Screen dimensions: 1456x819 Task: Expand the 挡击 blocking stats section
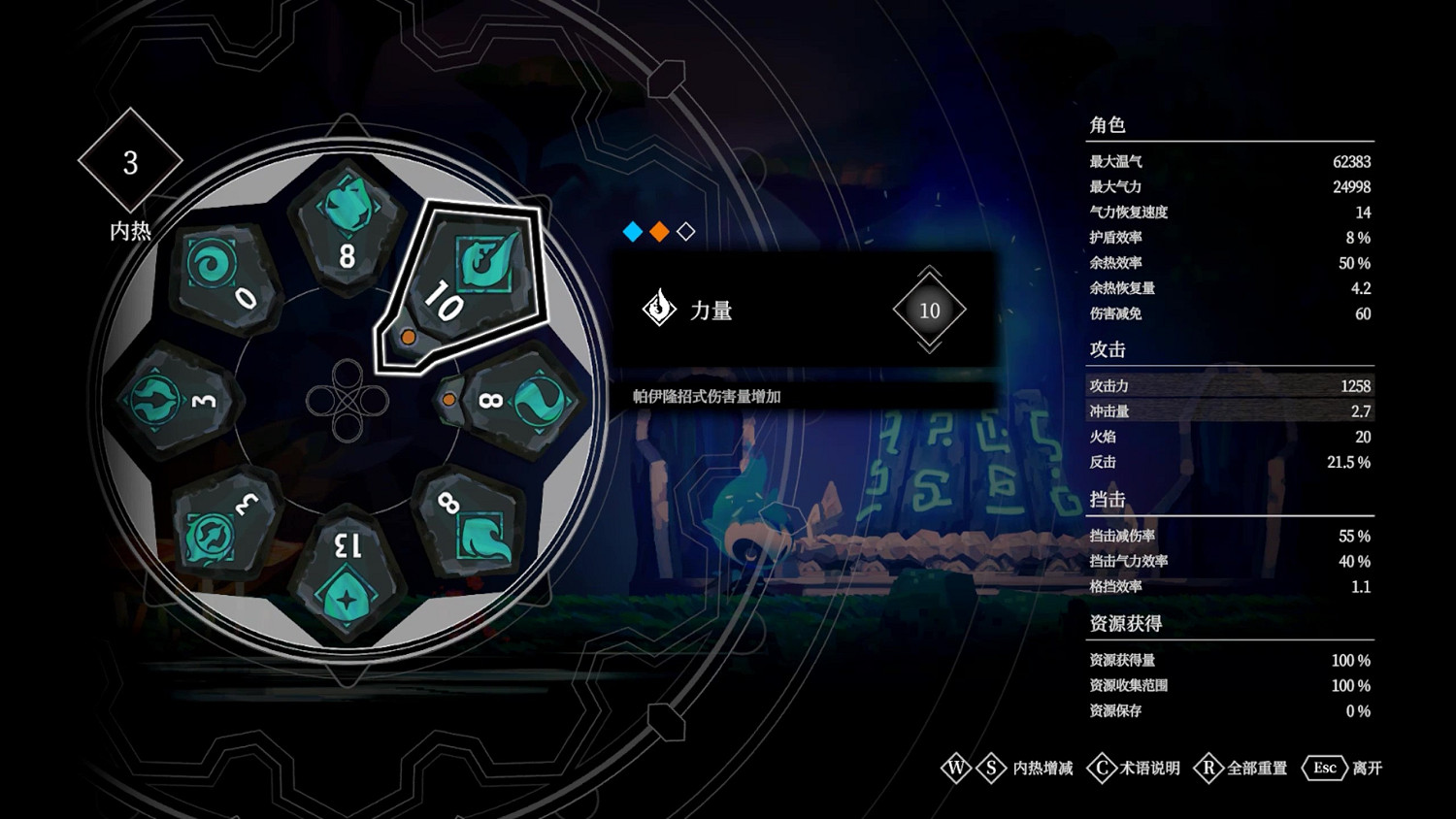point(1106,501)
